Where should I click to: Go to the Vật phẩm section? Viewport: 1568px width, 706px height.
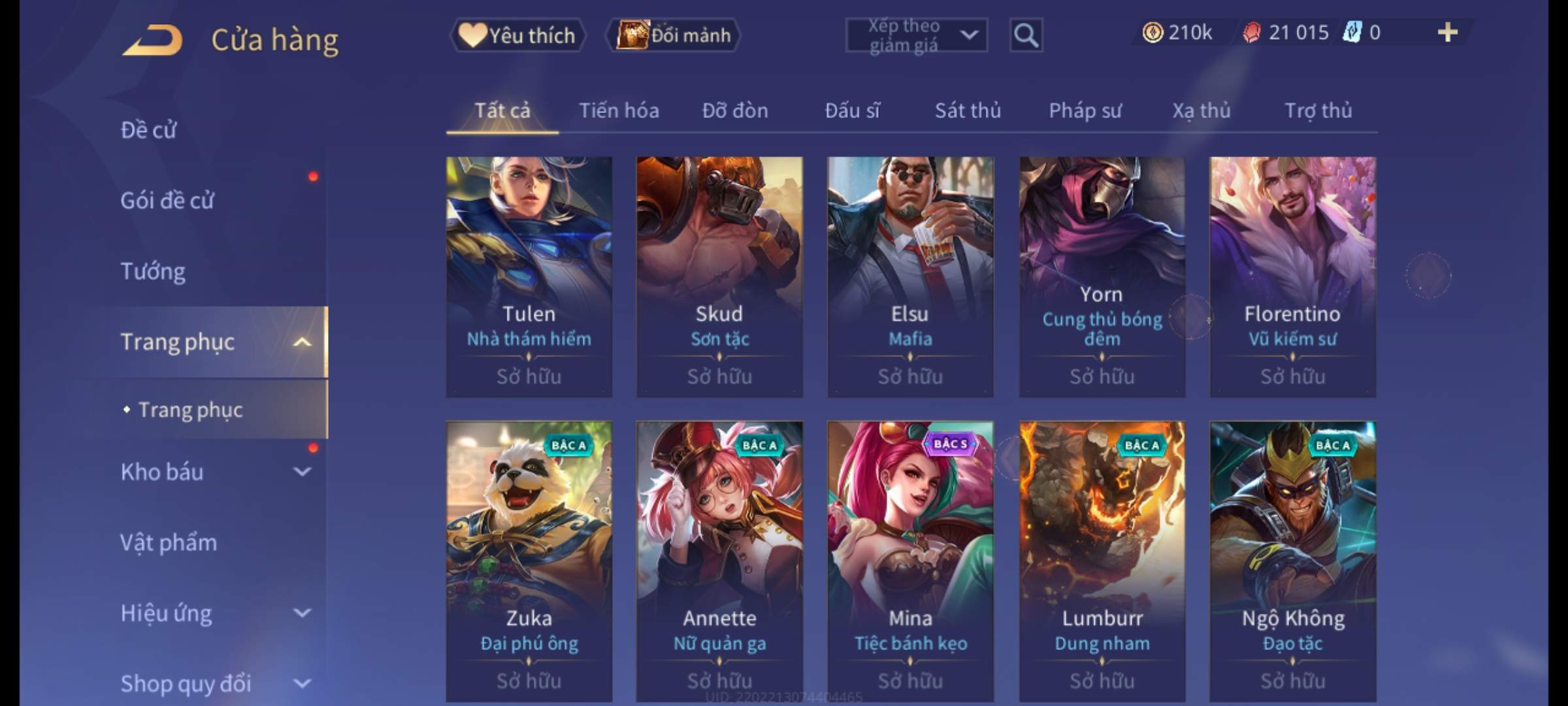point(169,543)
